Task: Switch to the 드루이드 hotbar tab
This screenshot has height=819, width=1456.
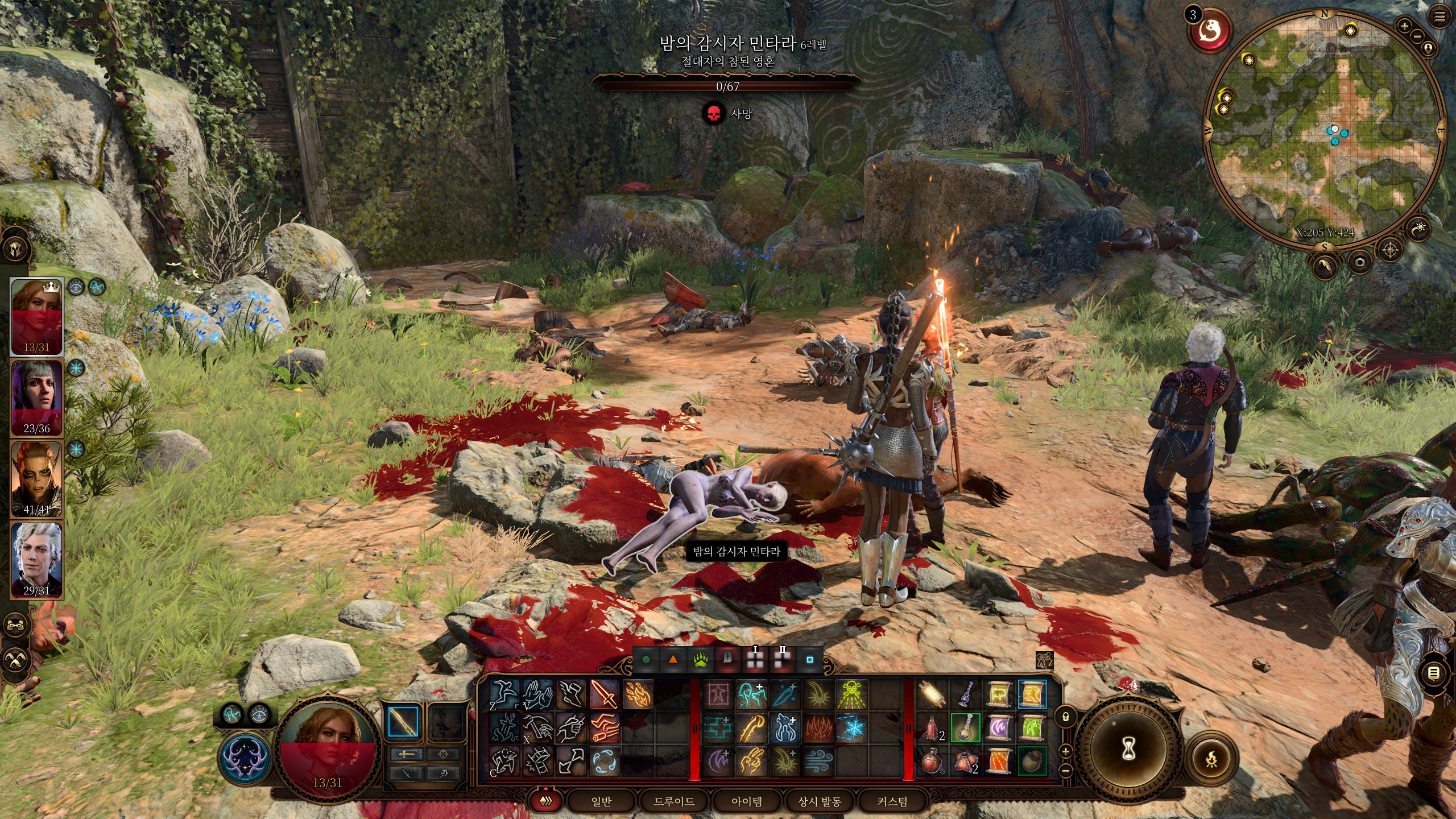Action: point(673,801)
